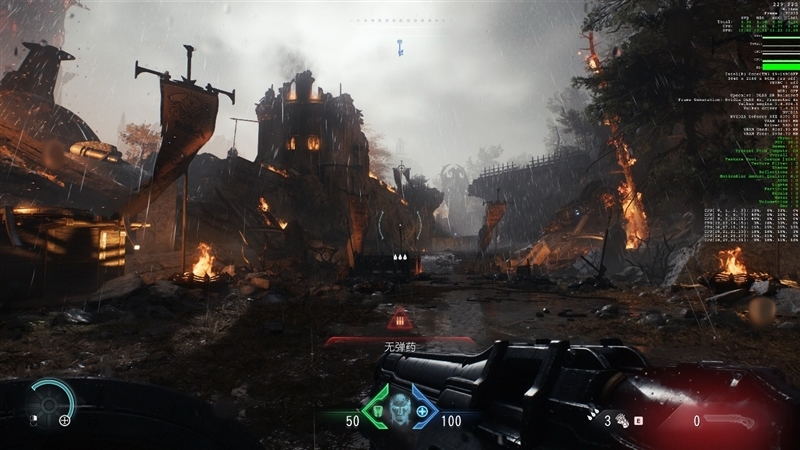
Task: Click the red out-of-ammo warning icon
Action: 400,320
